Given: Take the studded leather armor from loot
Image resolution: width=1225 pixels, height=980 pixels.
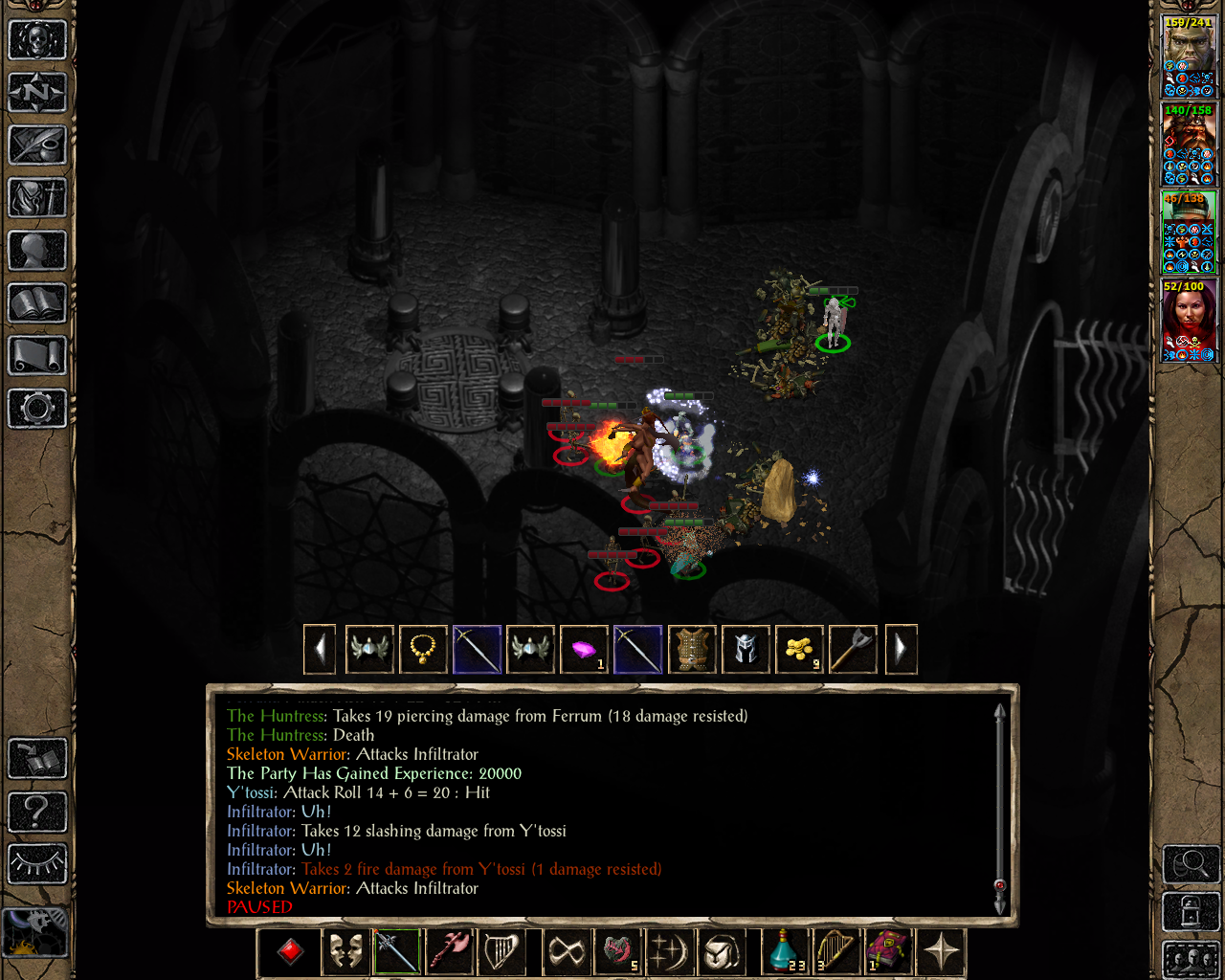Looking at the screenshot, I should (691, 650).
